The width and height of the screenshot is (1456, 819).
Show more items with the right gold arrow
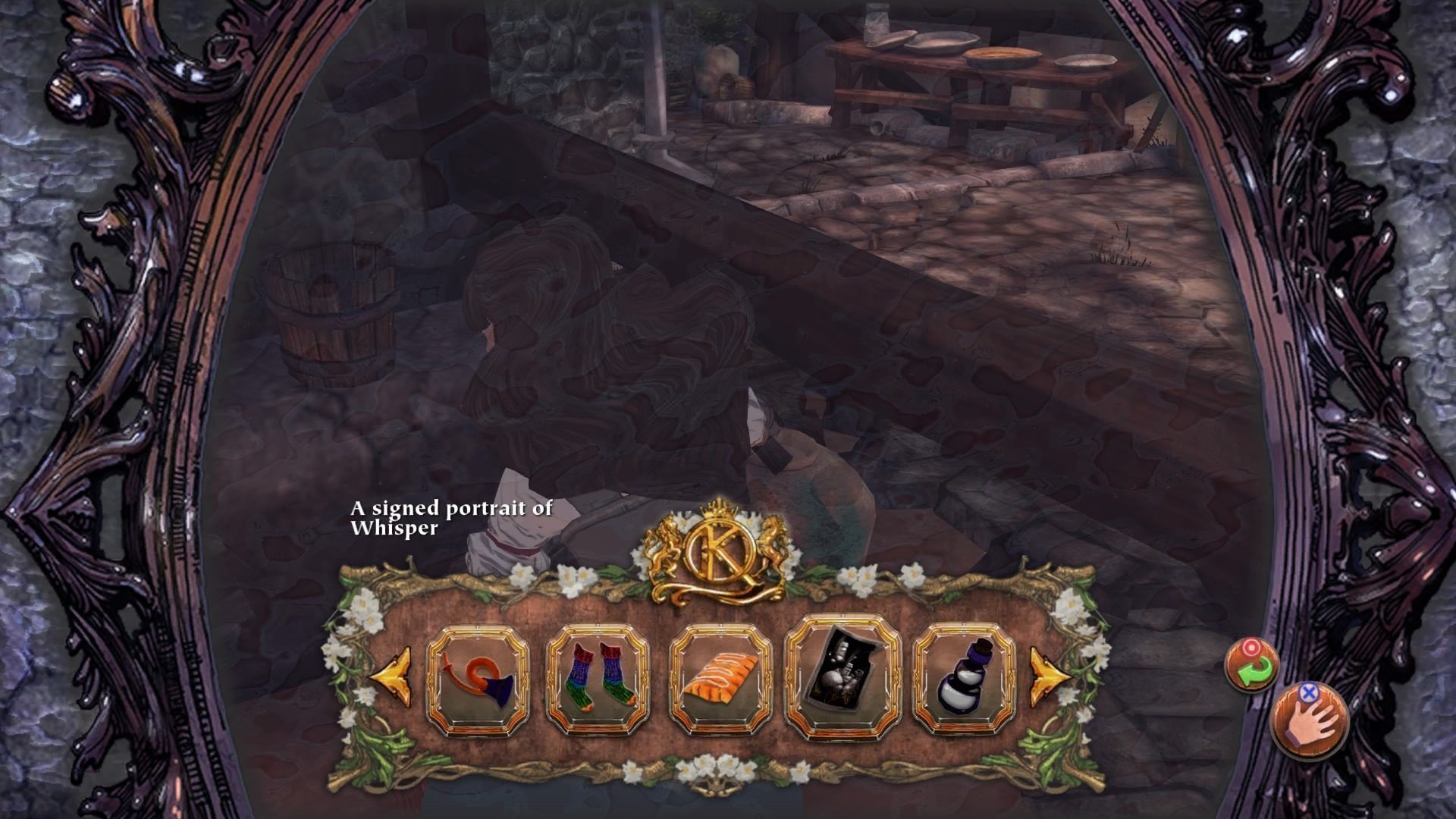(x=1050, y=676)
